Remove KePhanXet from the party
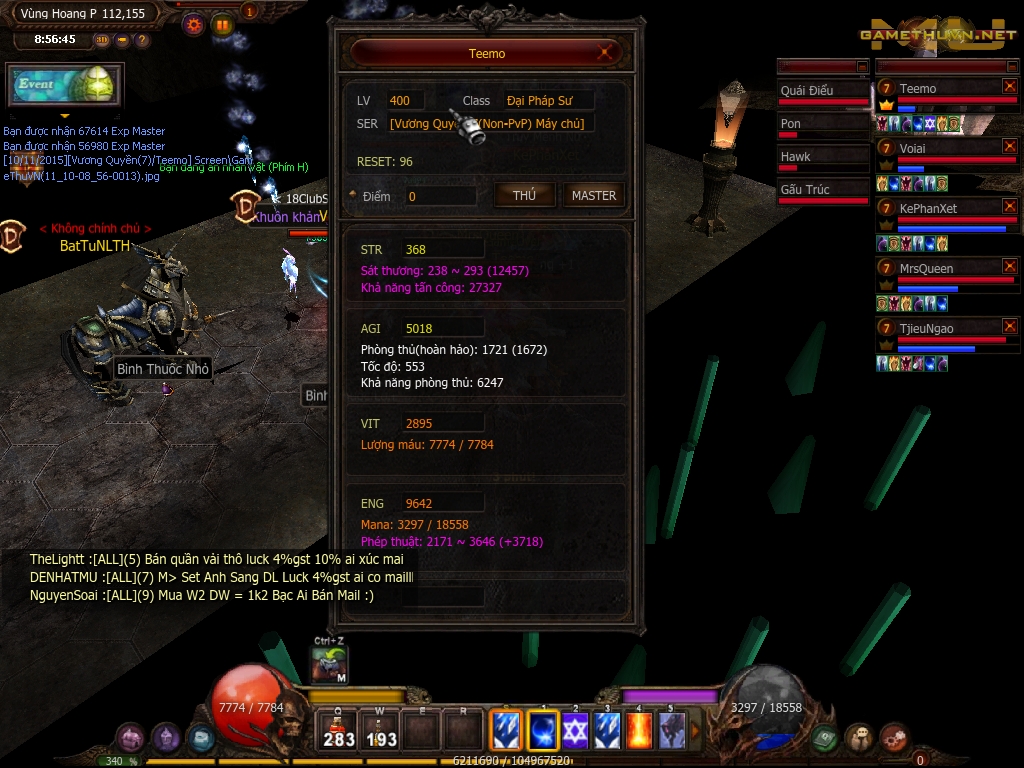 tap(1010, 206)
